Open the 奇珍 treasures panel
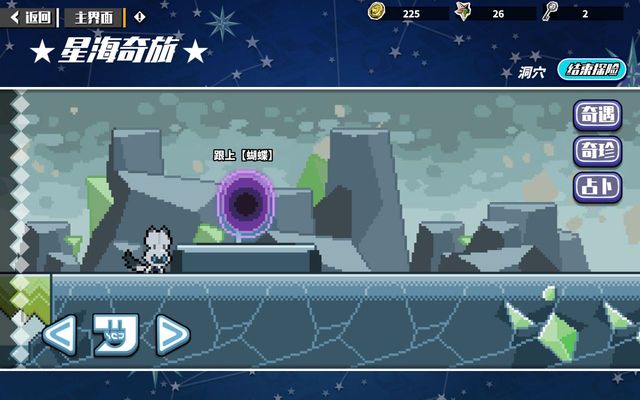 [597, 151]
